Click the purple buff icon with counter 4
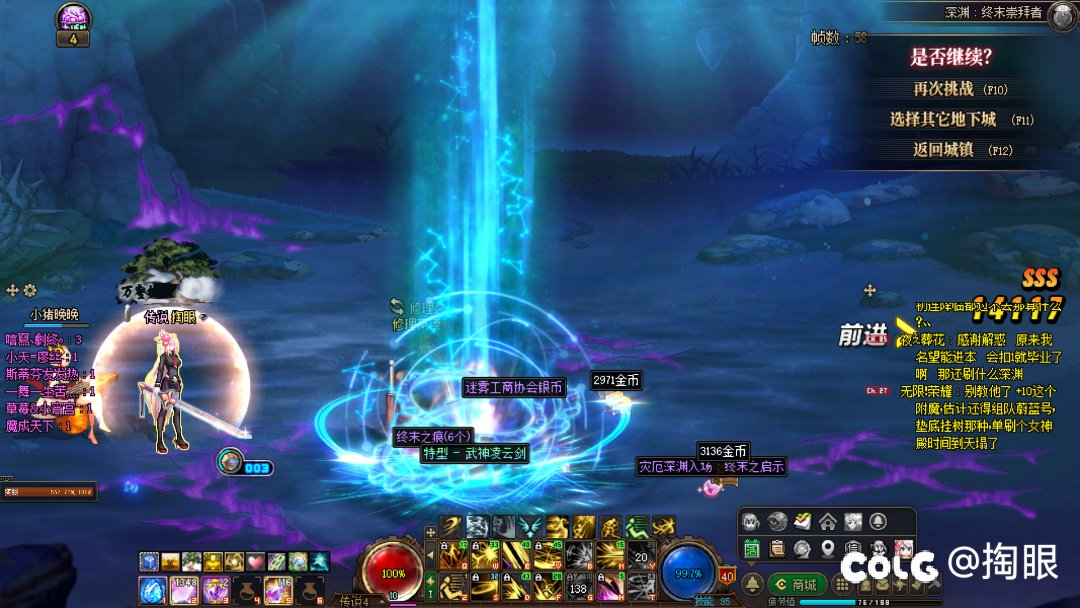 [72, 19]
